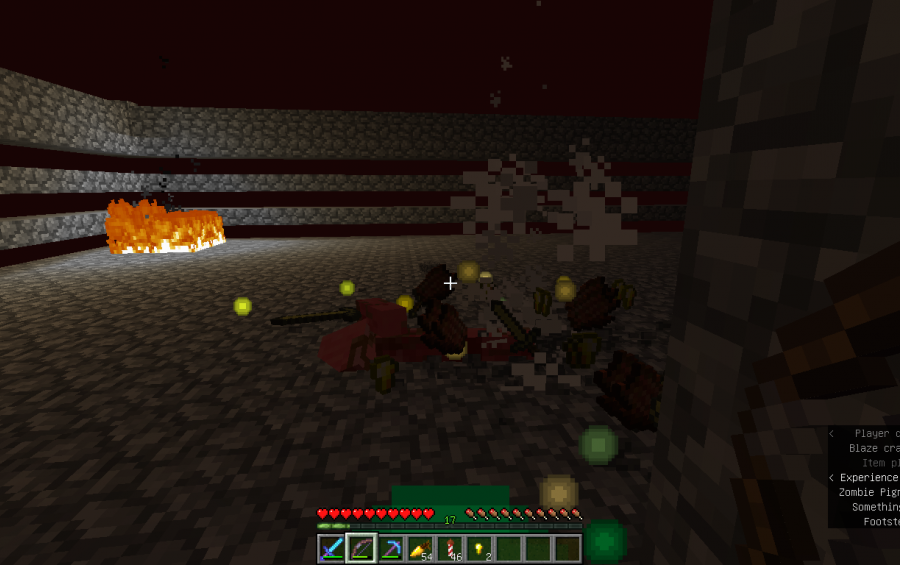Pick the firework rocket slot
900x565 pixels.
tap(450, 548)
